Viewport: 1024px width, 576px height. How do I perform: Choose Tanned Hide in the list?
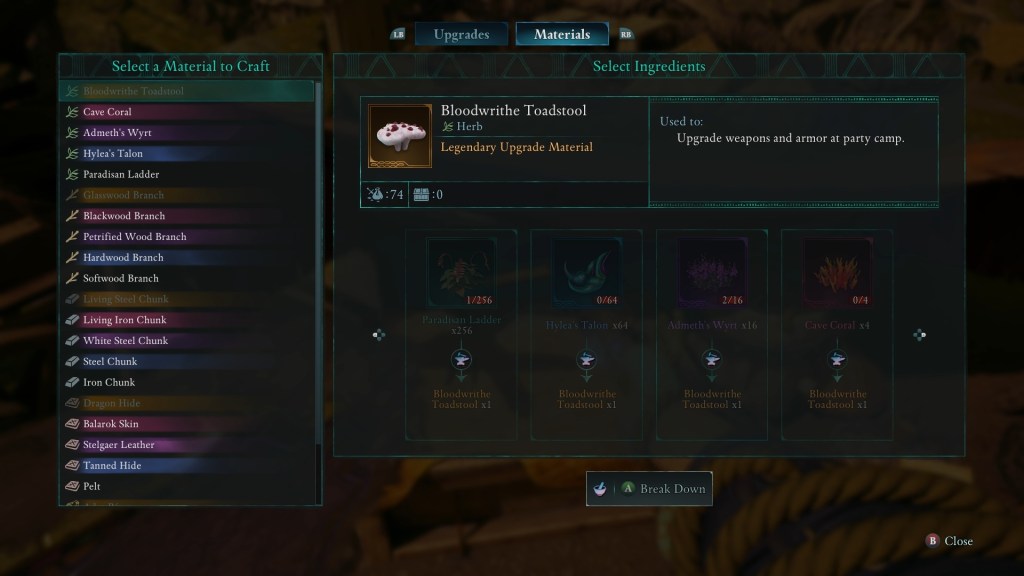(x=111, y=466)
